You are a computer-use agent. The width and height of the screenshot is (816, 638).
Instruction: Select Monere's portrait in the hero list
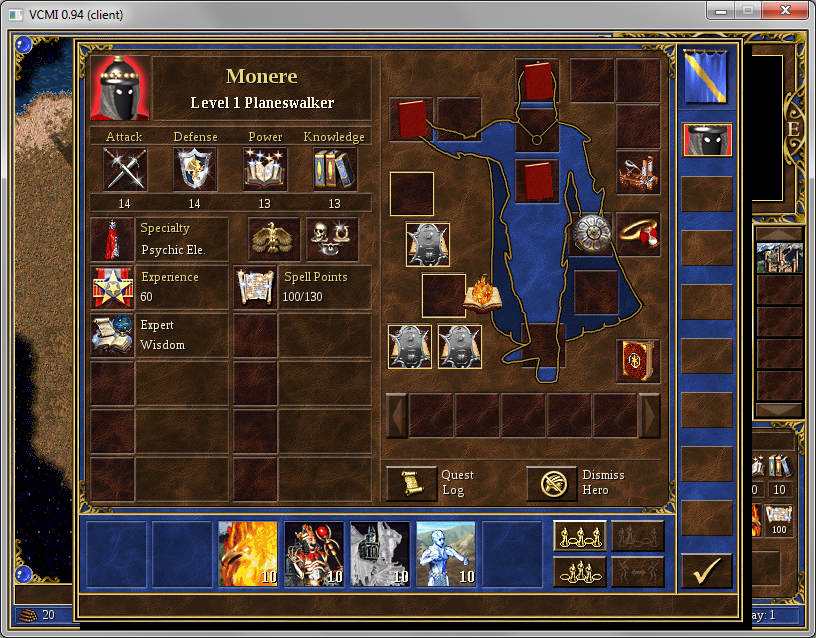coord(707,140)
